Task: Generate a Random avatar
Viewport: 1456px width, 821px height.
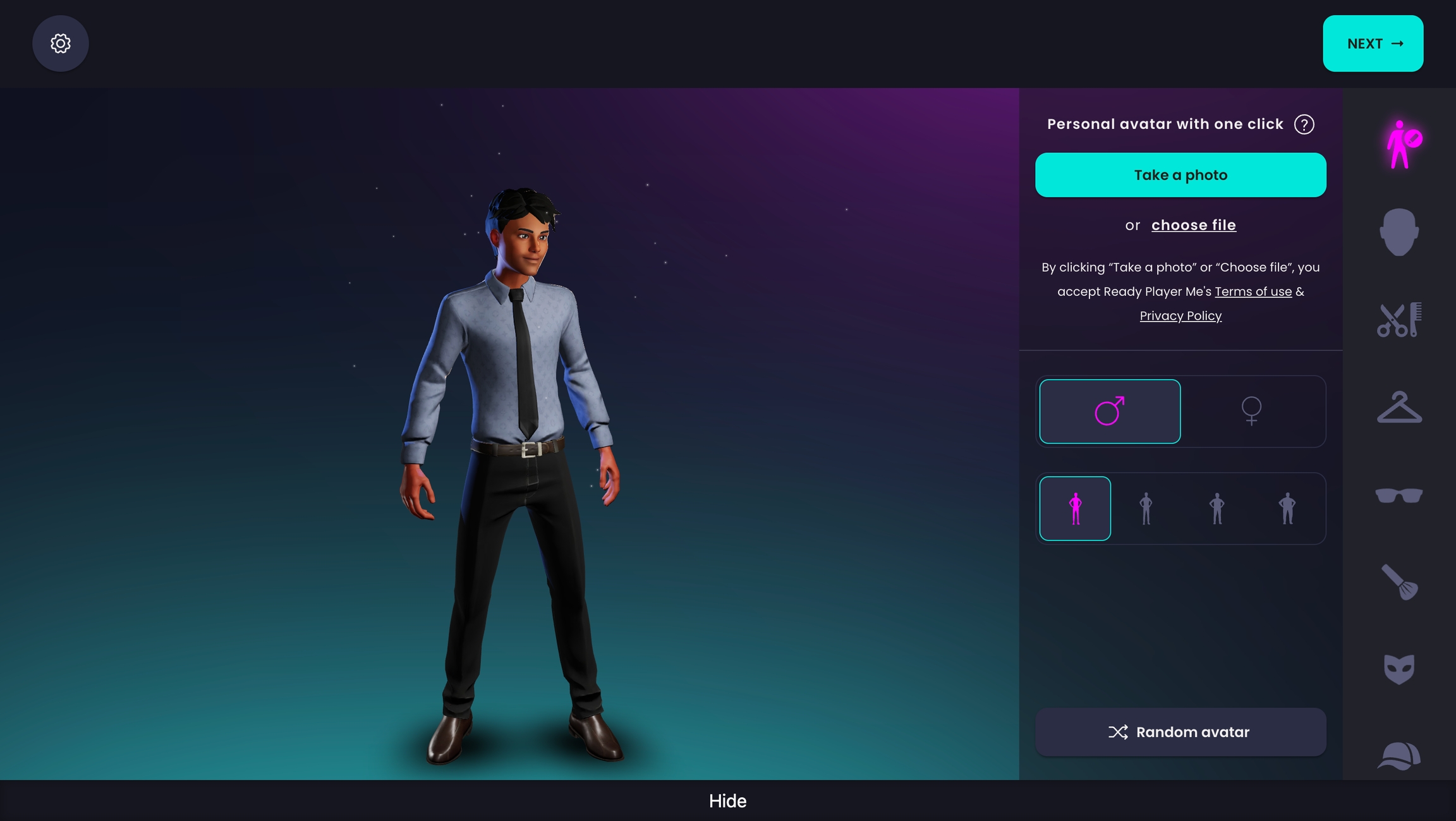Action: (x=1180, y=732)
